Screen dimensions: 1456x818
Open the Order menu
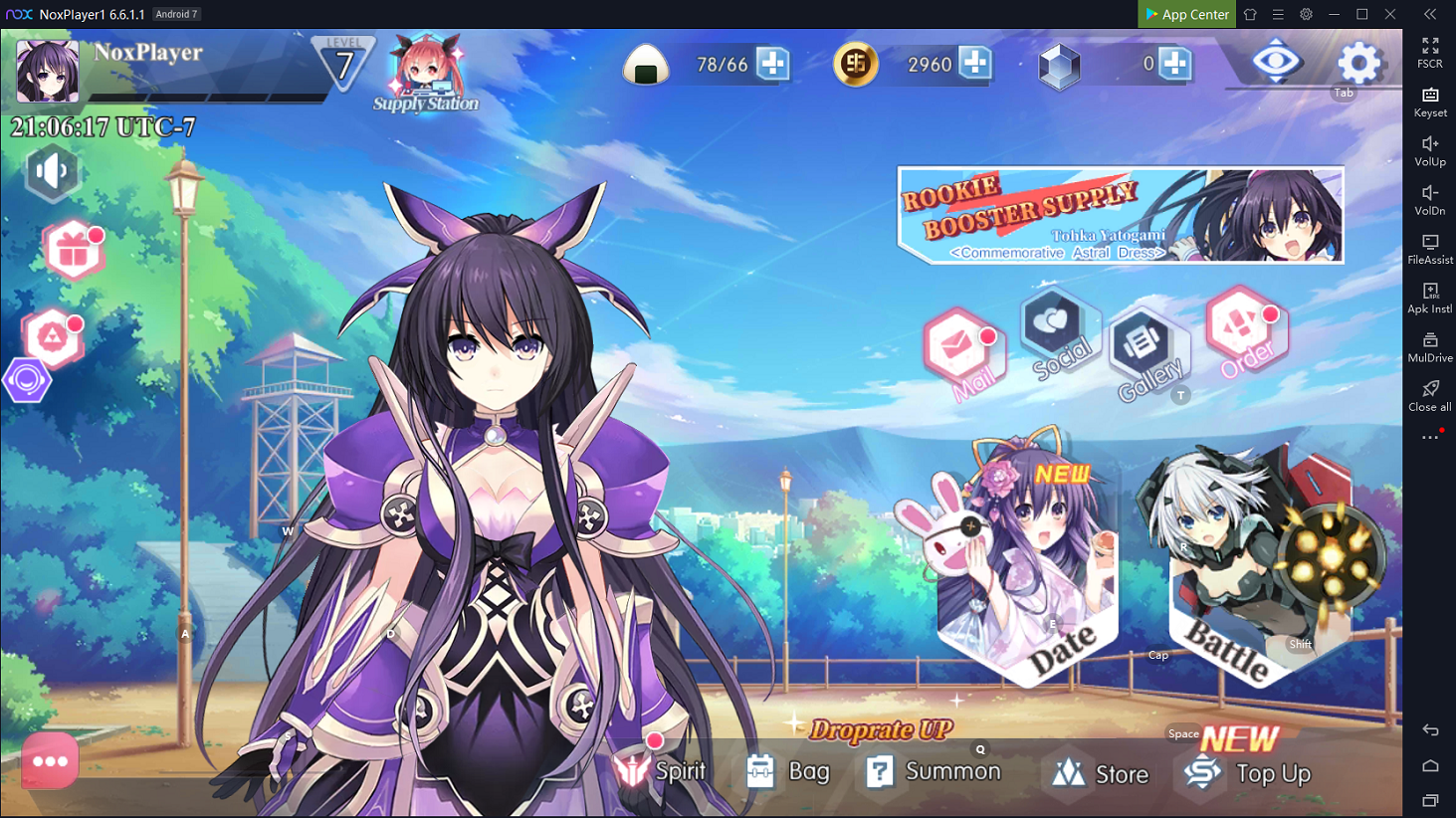pyautogui.click(x=1244, y=331)
